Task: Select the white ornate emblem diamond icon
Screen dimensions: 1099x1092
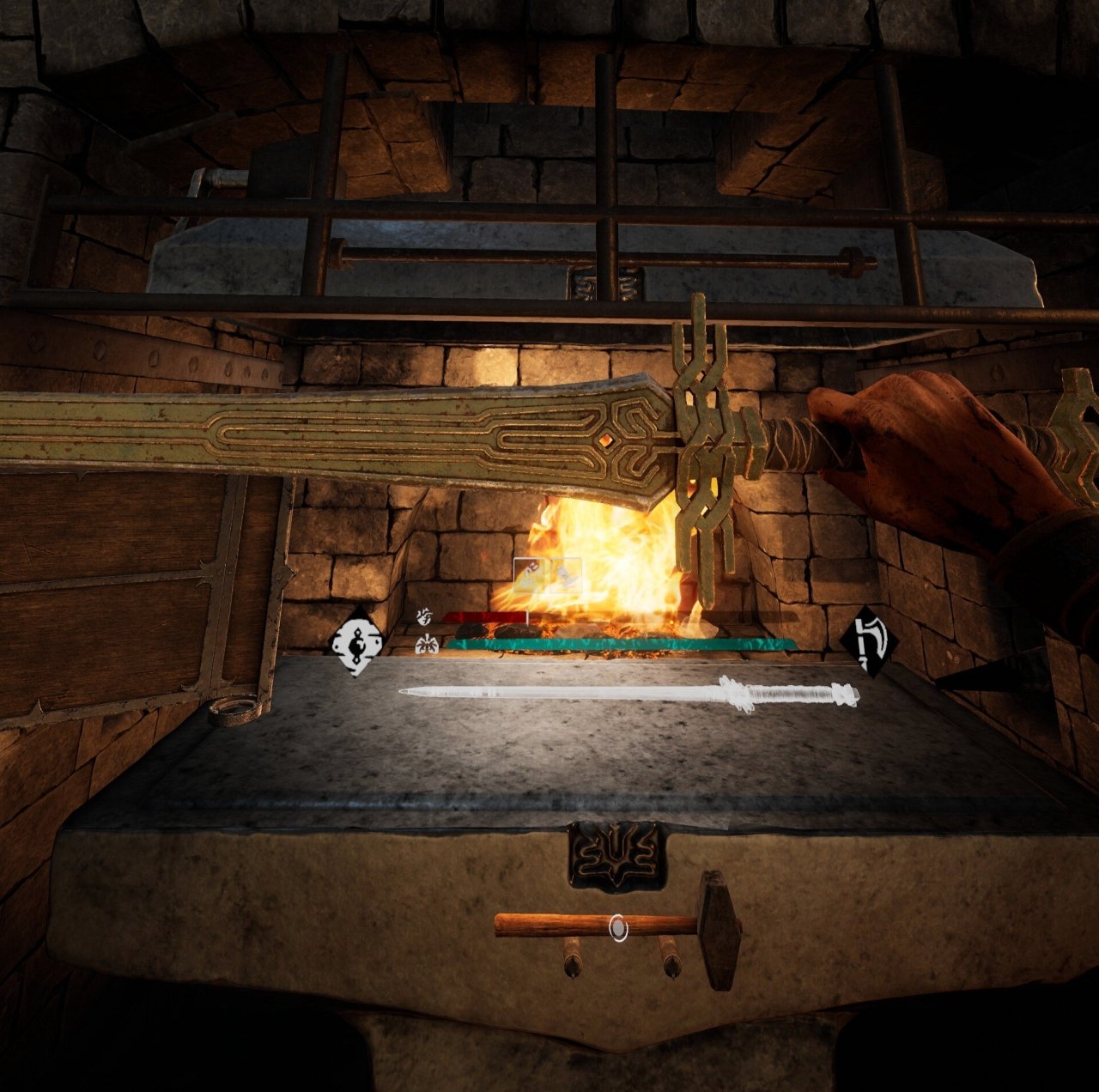Action: pyautogui.click(x=357, y=642)
